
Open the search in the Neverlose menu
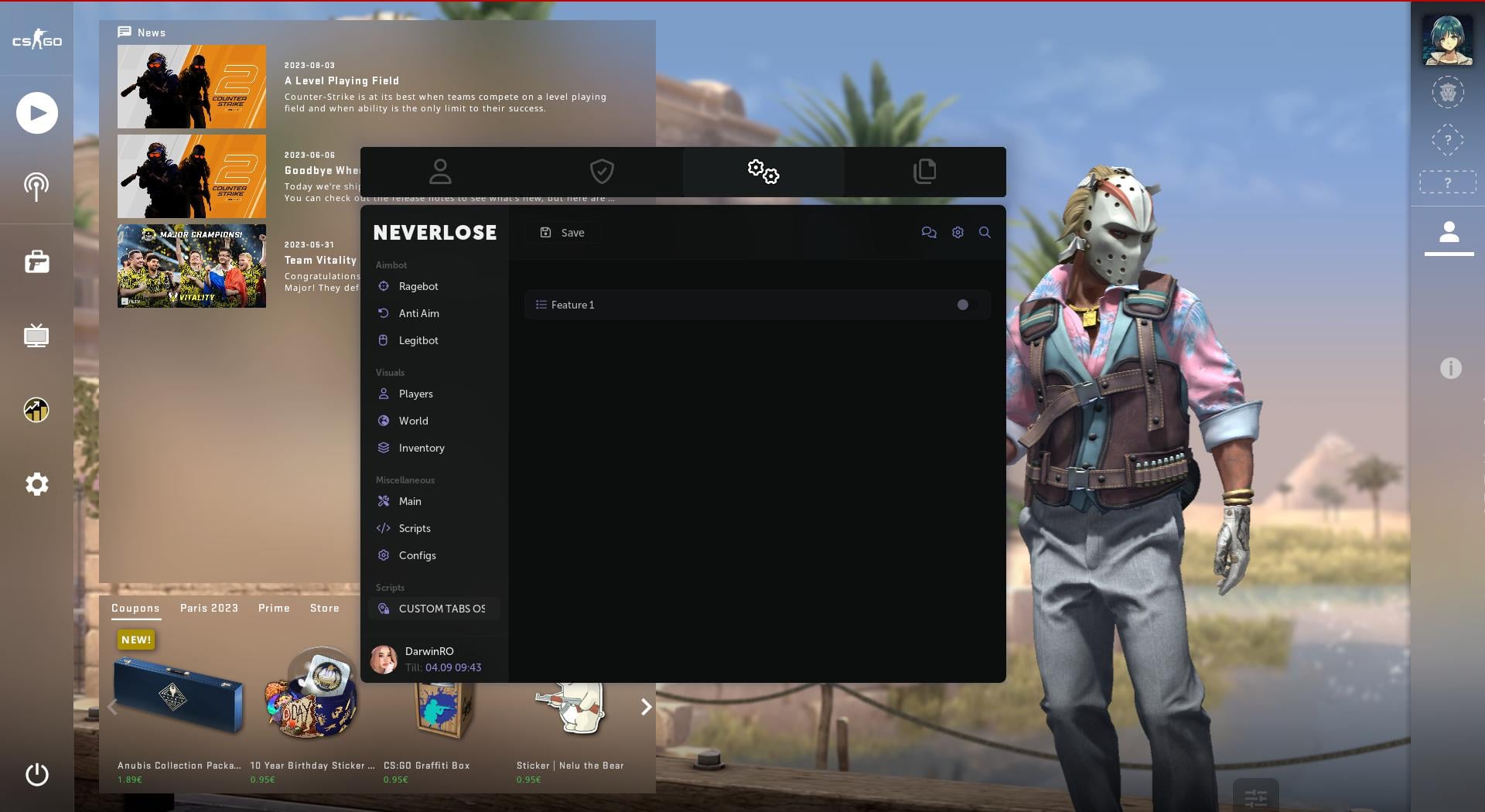point(985,232)
